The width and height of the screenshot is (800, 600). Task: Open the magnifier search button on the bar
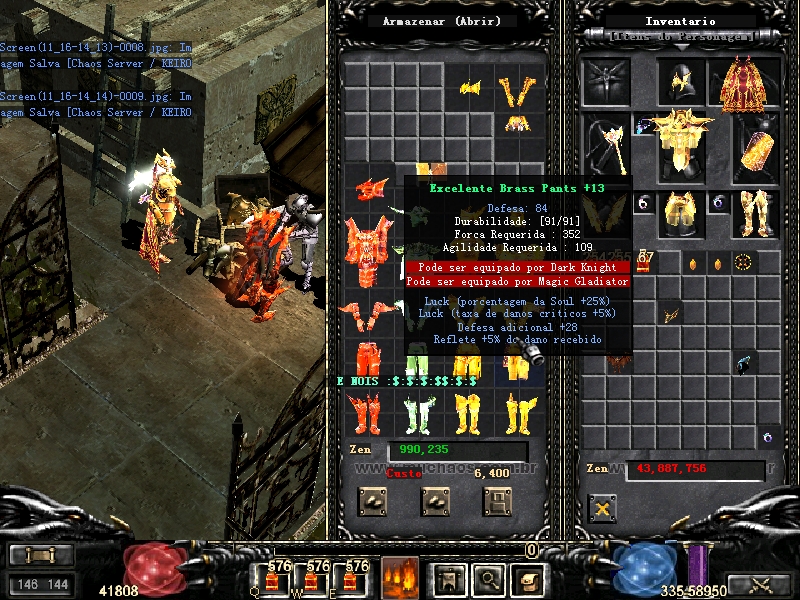pos(489,577)
